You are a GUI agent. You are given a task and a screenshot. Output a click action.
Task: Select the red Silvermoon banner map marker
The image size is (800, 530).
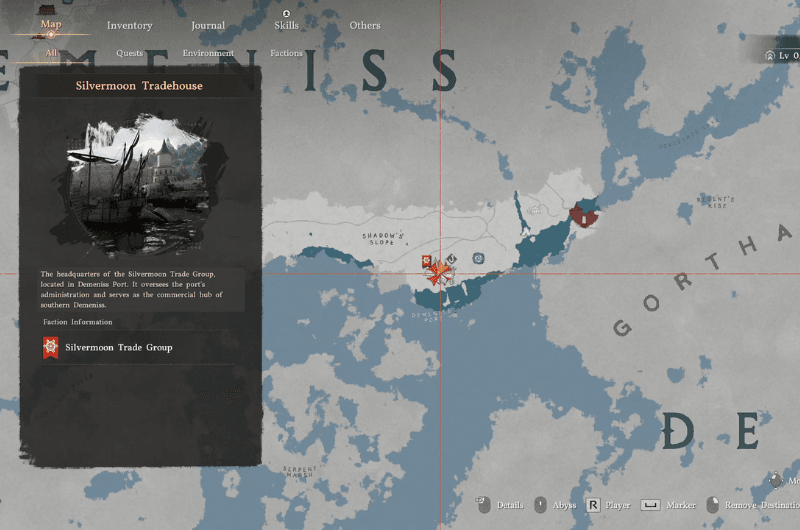click(428, 261)
